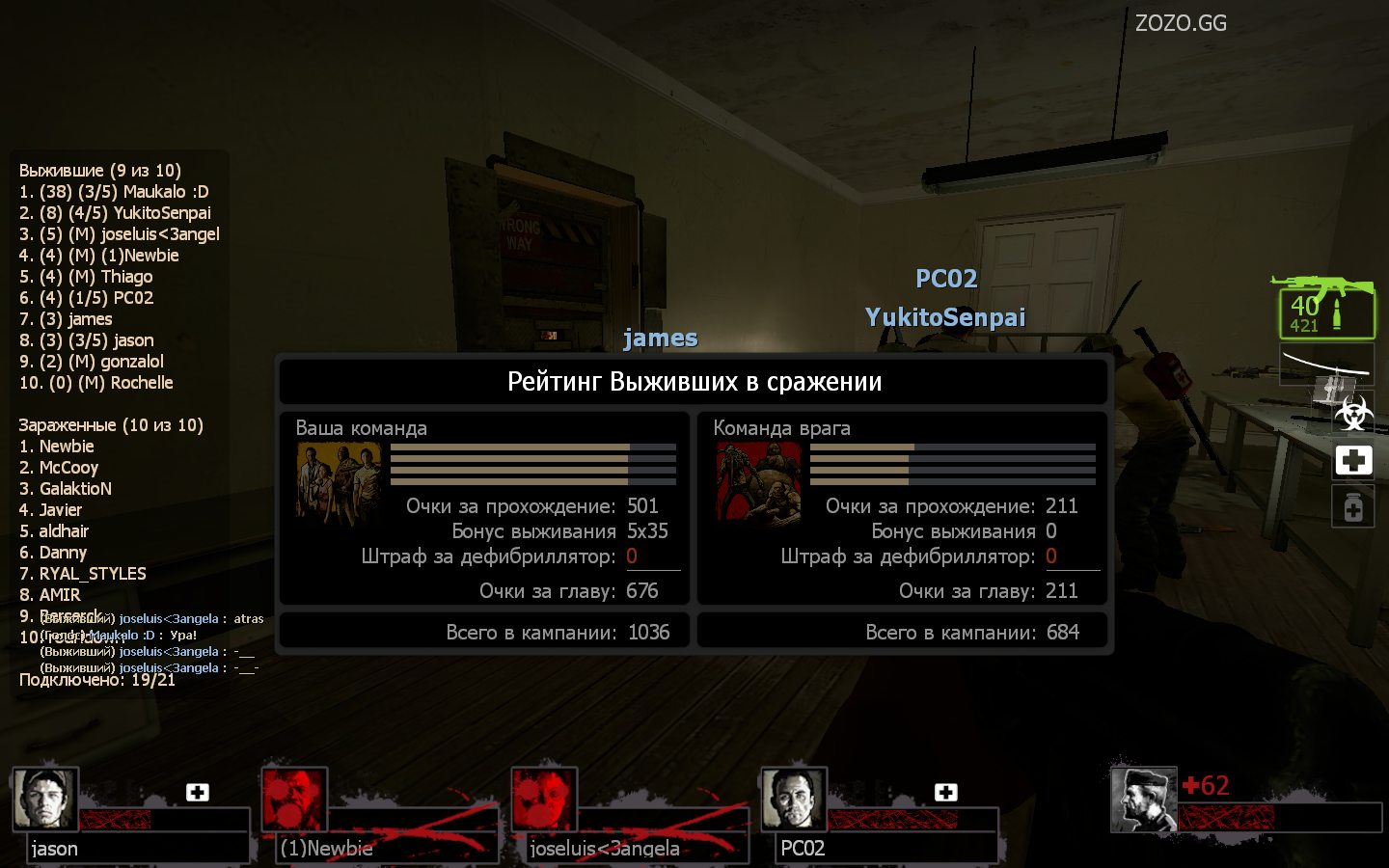Select joseluis<3angela's teammate portrait
Viewport: 1389px width, 868px height.
[x=544, y=799]
